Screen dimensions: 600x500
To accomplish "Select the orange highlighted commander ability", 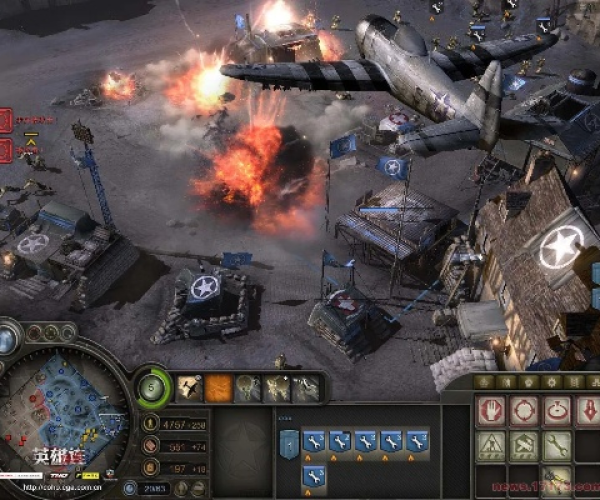I will point(219,387).
